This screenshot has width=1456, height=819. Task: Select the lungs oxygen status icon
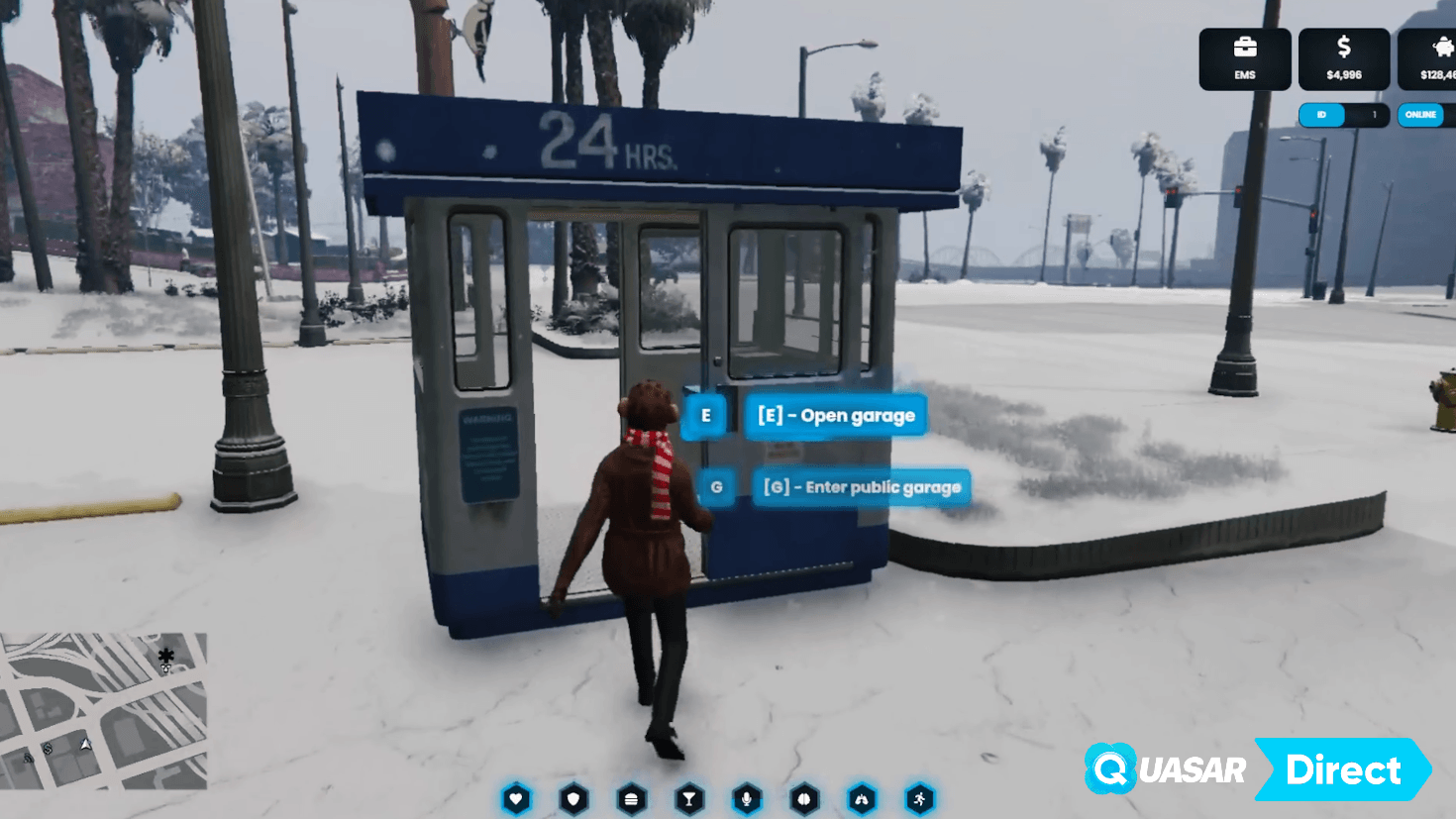pyautogui.click(x=862, y=798)
